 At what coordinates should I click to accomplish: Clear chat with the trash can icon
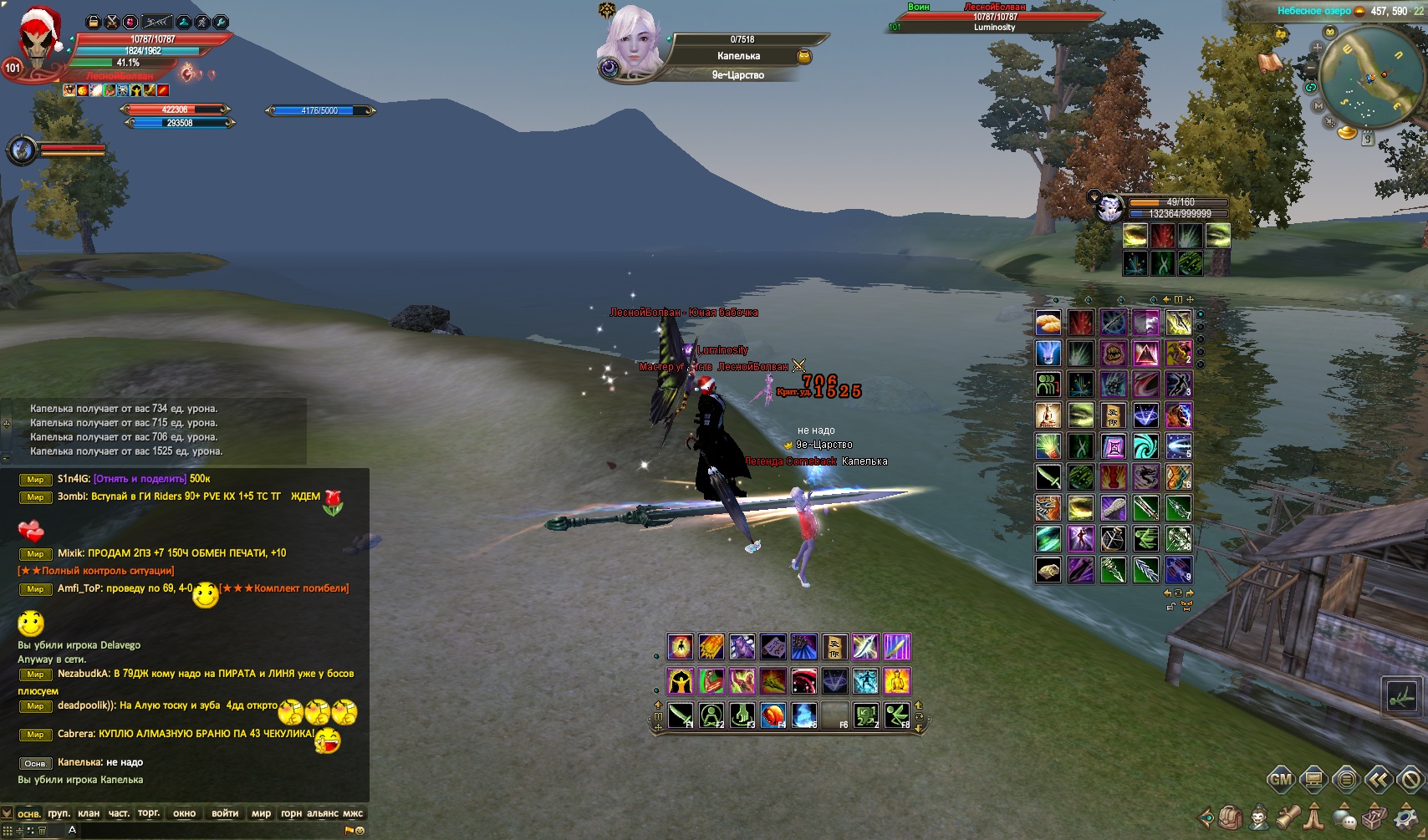tap(42, 830)
